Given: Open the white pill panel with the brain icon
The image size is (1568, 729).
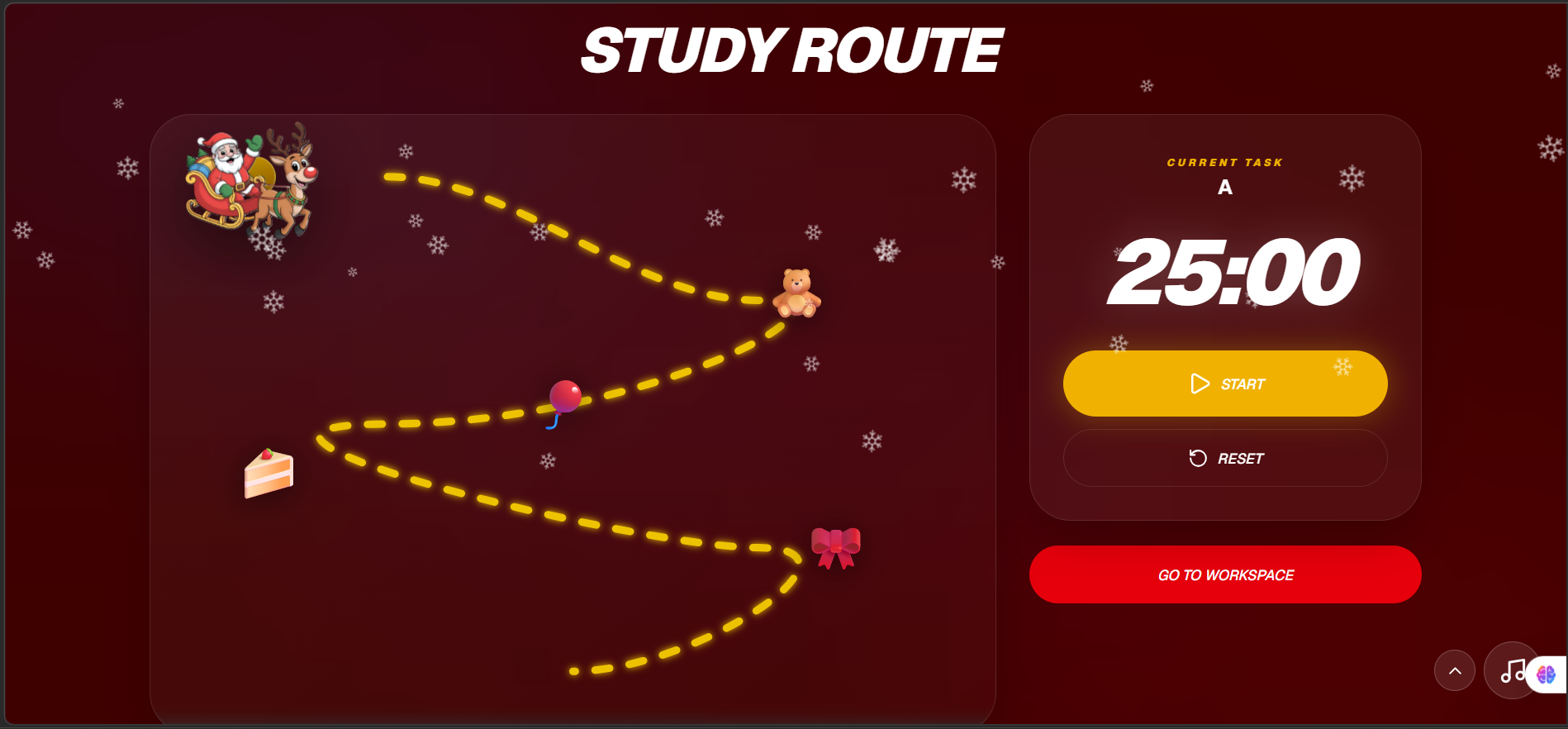Looking at the screenshot, I should [x=1547, y=676].
